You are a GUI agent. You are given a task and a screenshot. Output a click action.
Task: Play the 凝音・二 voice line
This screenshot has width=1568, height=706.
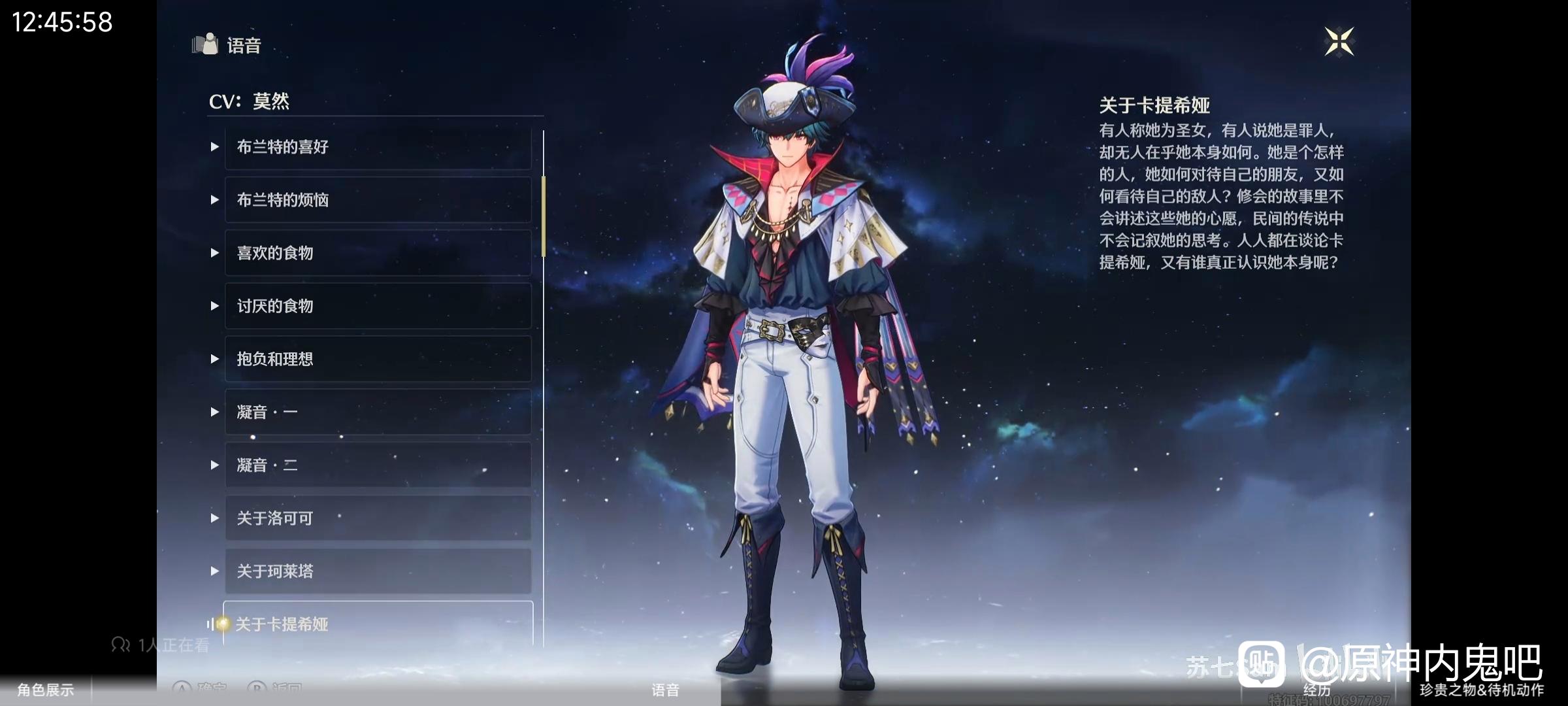tap(378, 465)
